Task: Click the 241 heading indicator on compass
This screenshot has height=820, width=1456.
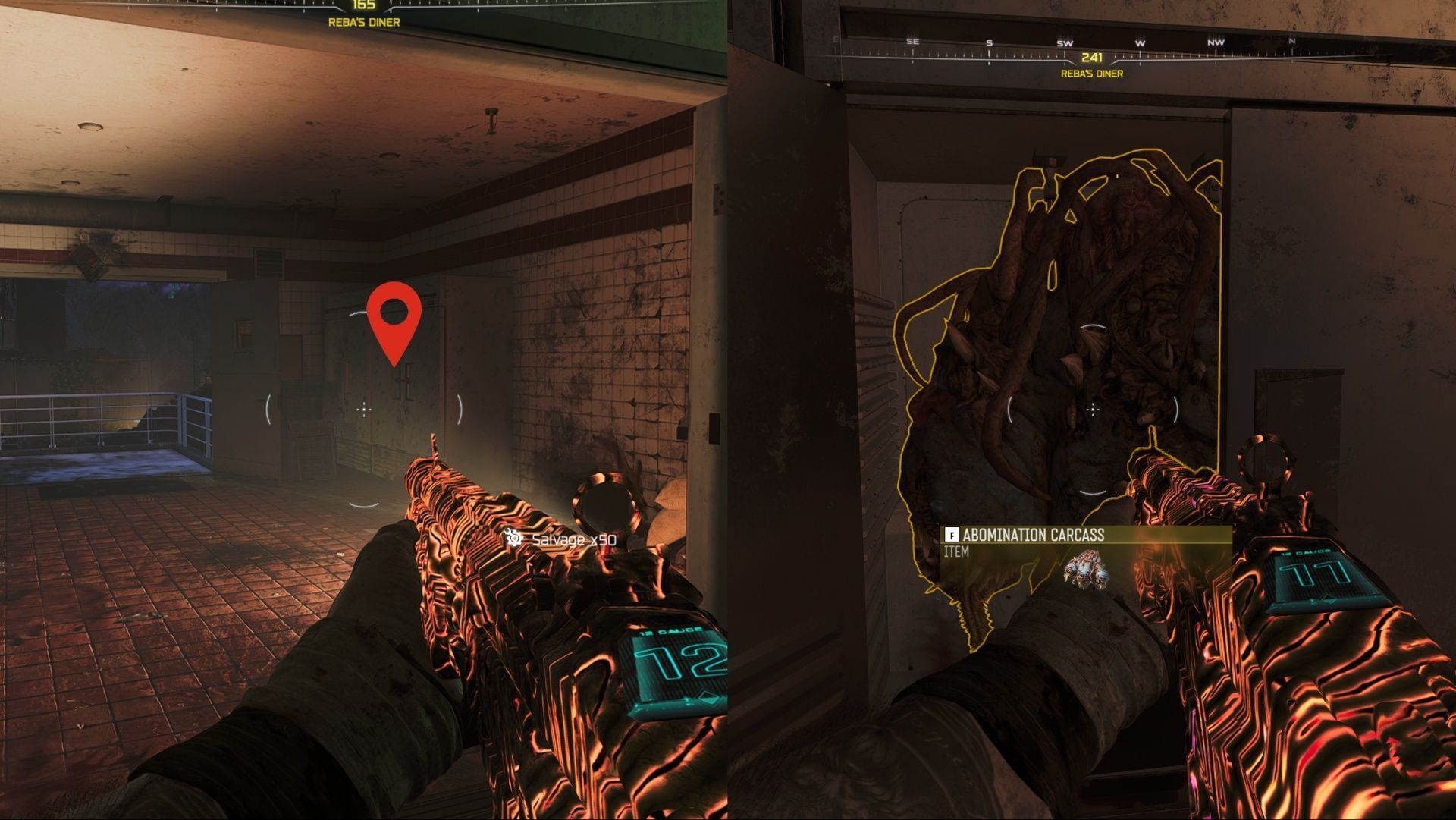Action: point(1092,57)
